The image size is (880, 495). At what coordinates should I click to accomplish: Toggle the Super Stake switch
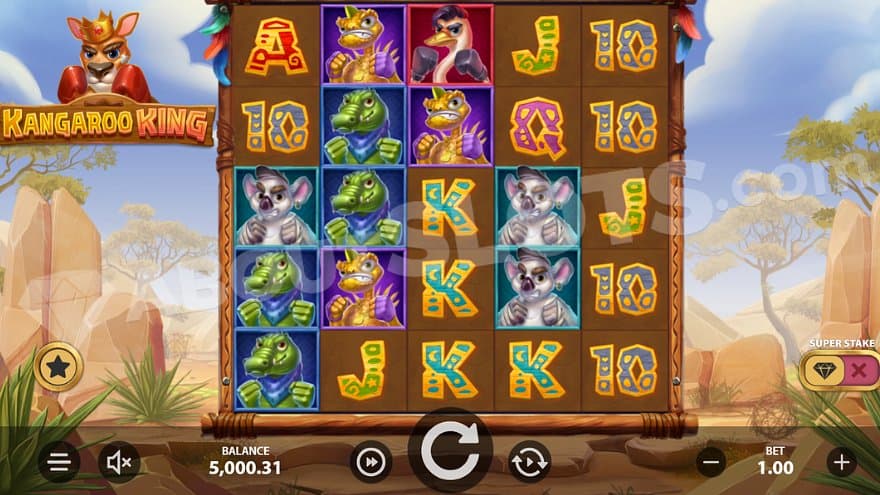[x=839, y=370]
